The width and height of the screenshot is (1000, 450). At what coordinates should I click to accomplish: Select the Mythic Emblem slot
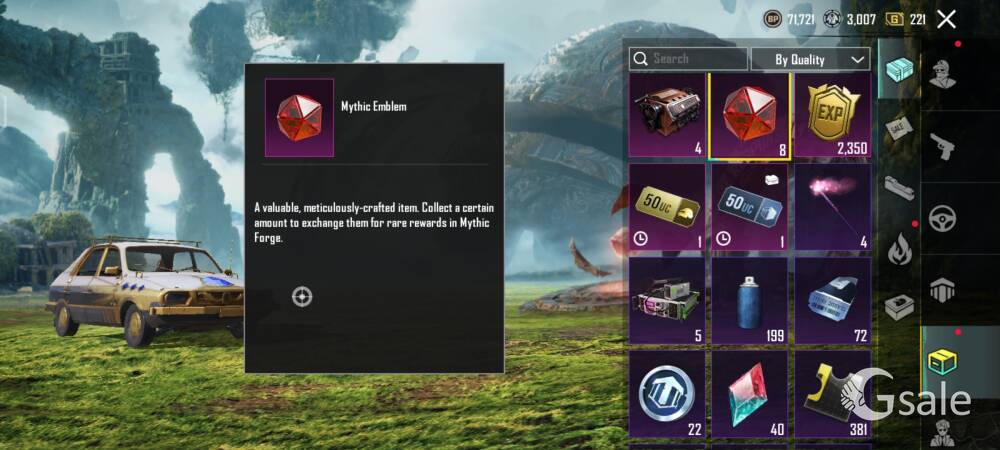click(x=750, y=116)
